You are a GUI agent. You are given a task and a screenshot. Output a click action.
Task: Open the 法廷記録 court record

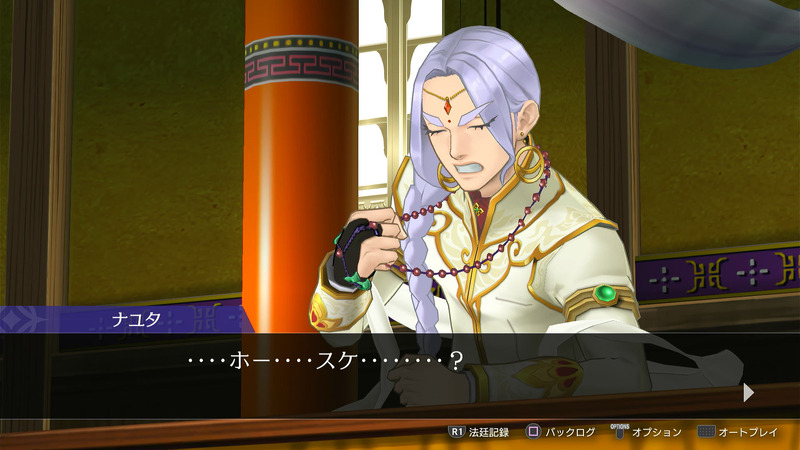coord(479,432)
